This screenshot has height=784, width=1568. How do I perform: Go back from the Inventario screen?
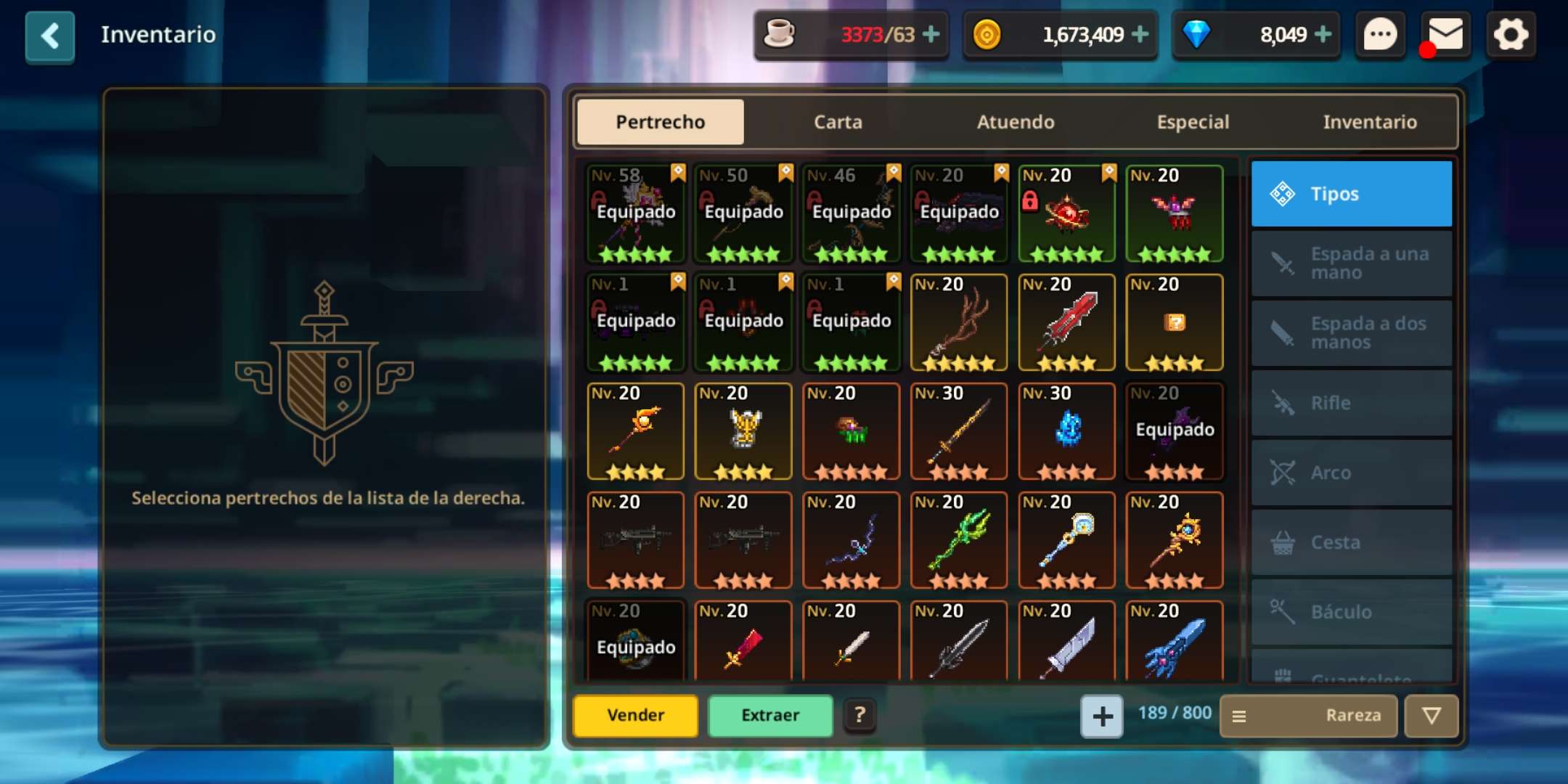tap(49, 36)
